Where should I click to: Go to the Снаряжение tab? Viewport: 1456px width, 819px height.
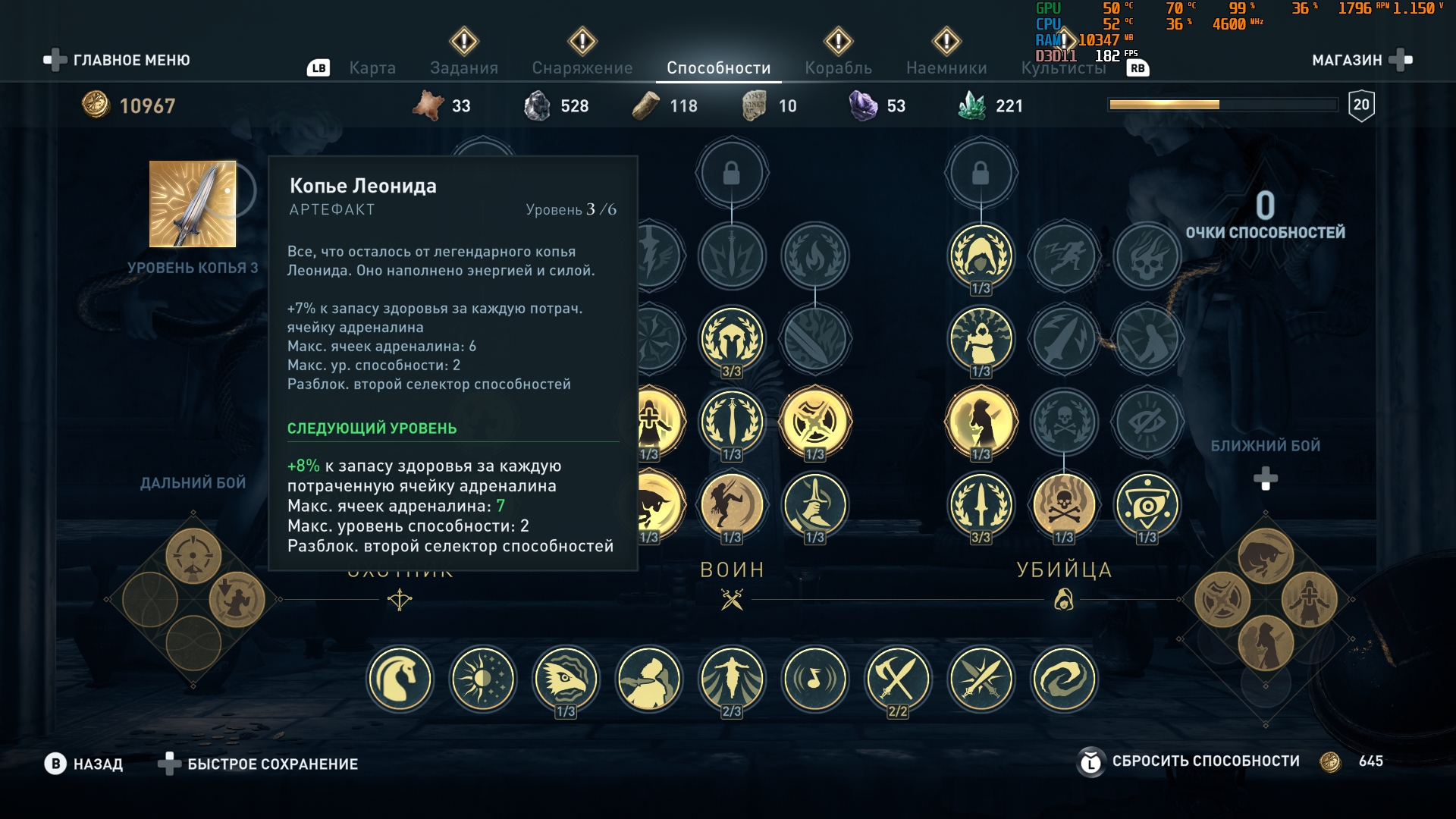(x=582, y=68)
